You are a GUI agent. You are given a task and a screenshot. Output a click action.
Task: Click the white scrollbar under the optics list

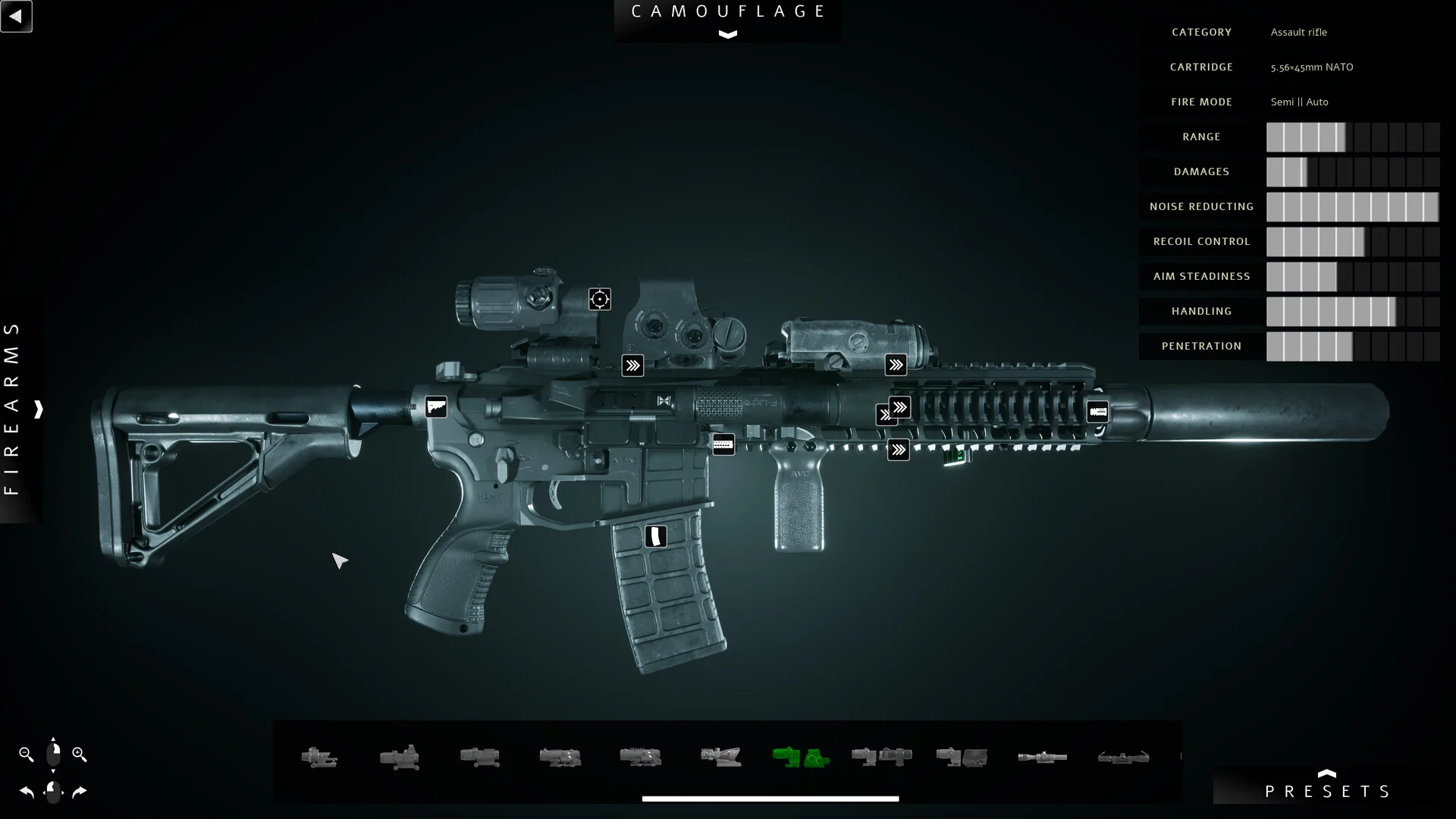pos(770,799)
